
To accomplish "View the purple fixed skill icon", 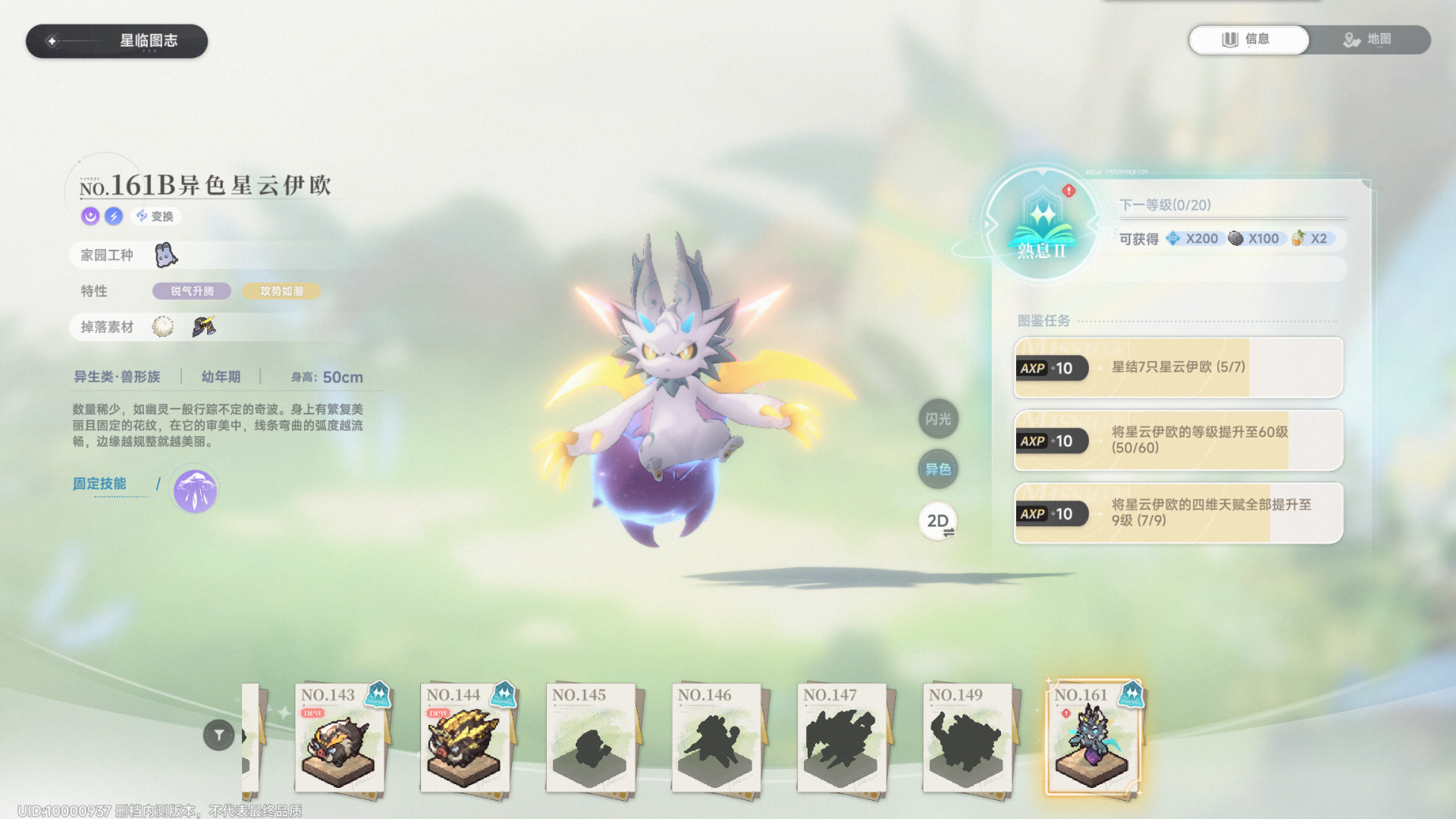I will [x=195, y=491].
